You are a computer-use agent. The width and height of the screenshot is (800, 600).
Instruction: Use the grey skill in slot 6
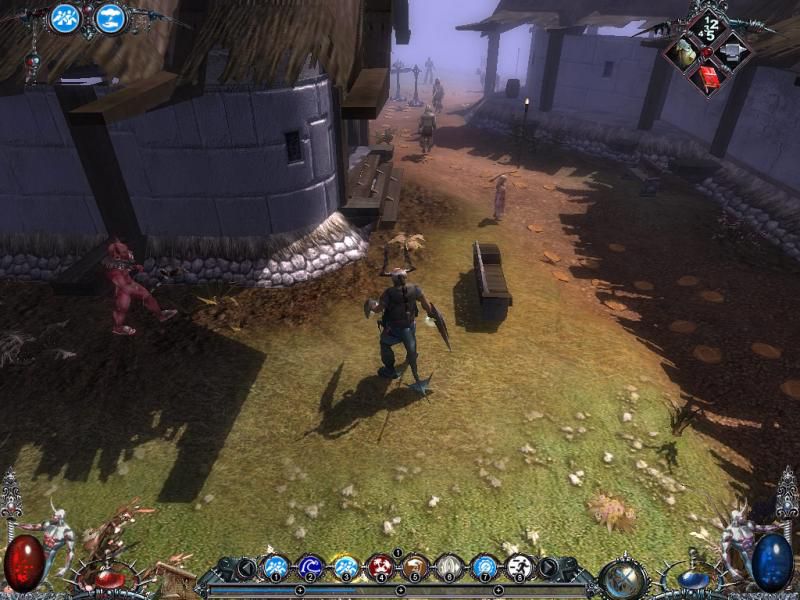pos(450,568)
